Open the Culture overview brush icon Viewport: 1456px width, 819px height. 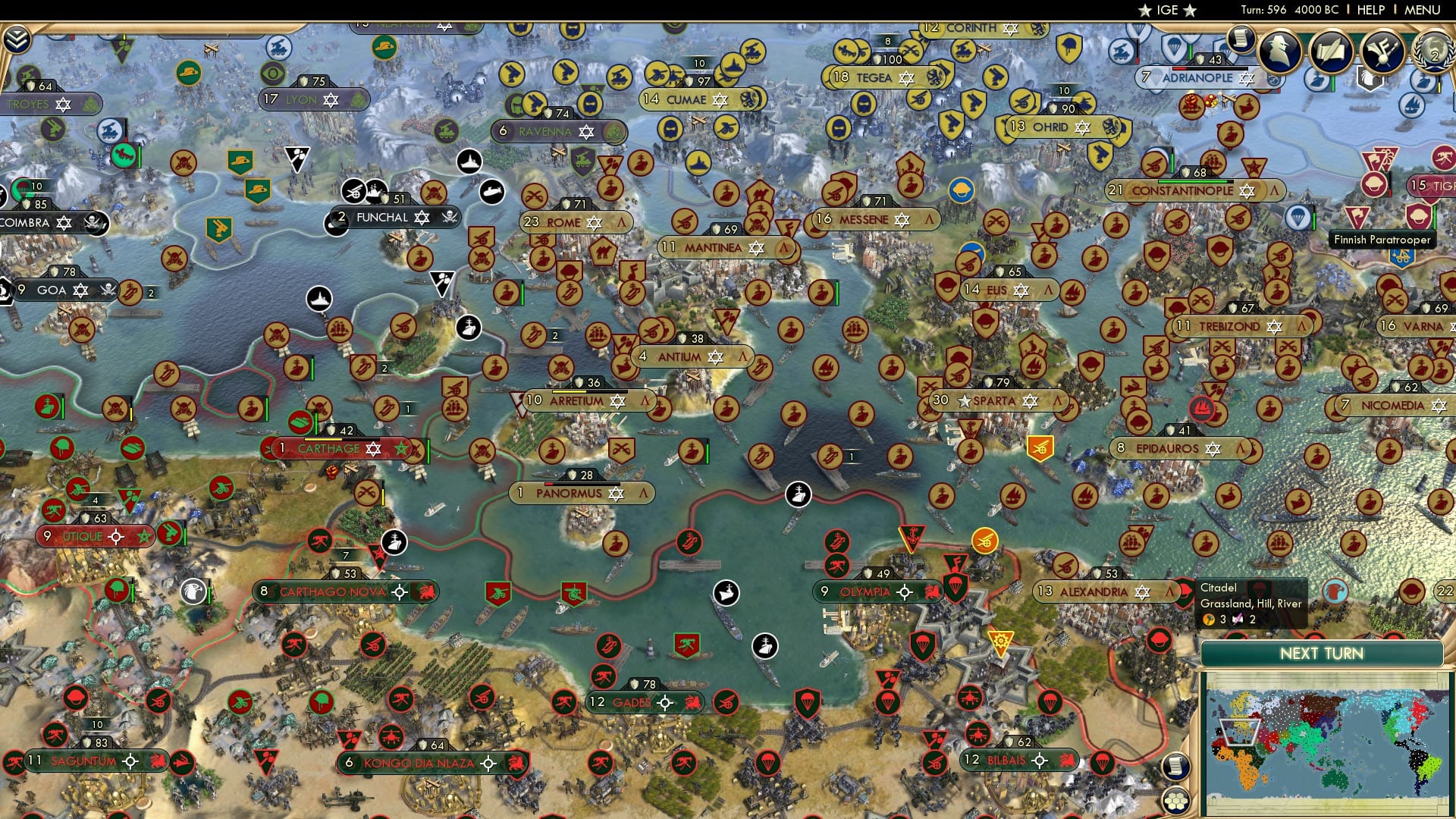(1381, 52)
